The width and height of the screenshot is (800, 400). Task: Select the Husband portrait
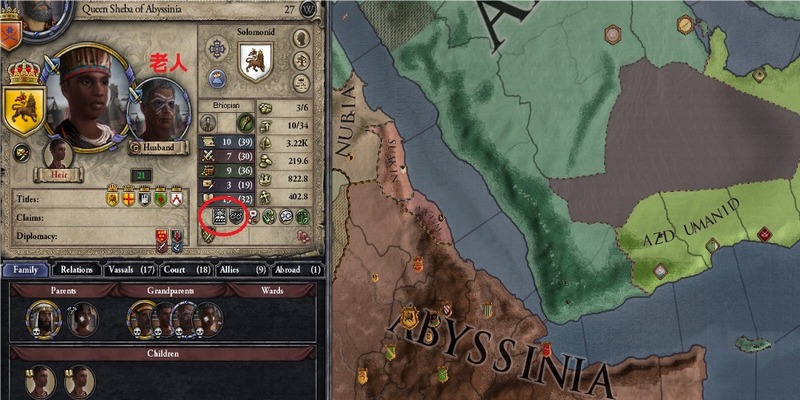(159, 108)
